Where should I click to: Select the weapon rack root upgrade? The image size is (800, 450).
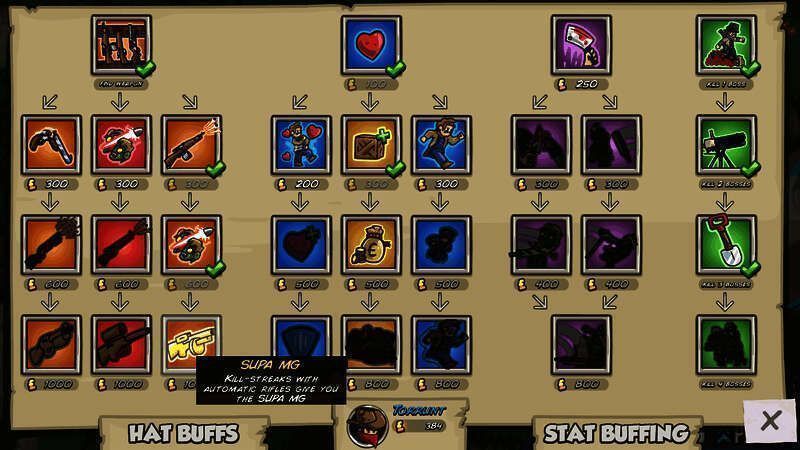click(x=121, y=43)
